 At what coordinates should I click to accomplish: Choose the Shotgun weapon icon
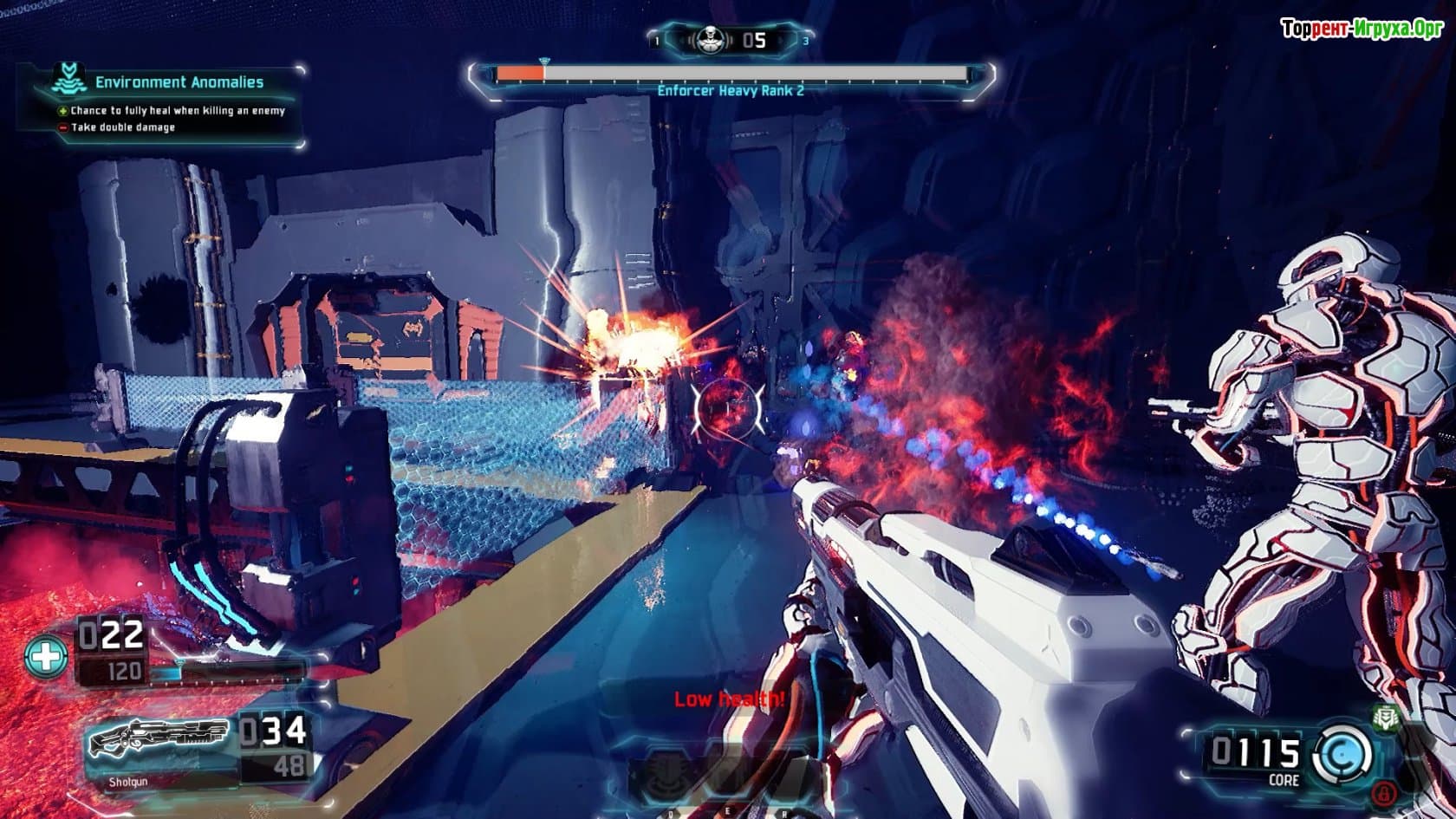tap(158, 738)
